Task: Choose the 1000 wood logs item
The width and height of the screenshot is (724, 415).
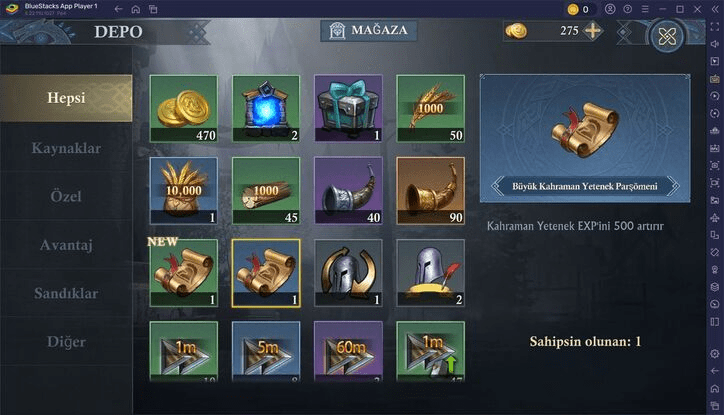Action: (265, 190)
